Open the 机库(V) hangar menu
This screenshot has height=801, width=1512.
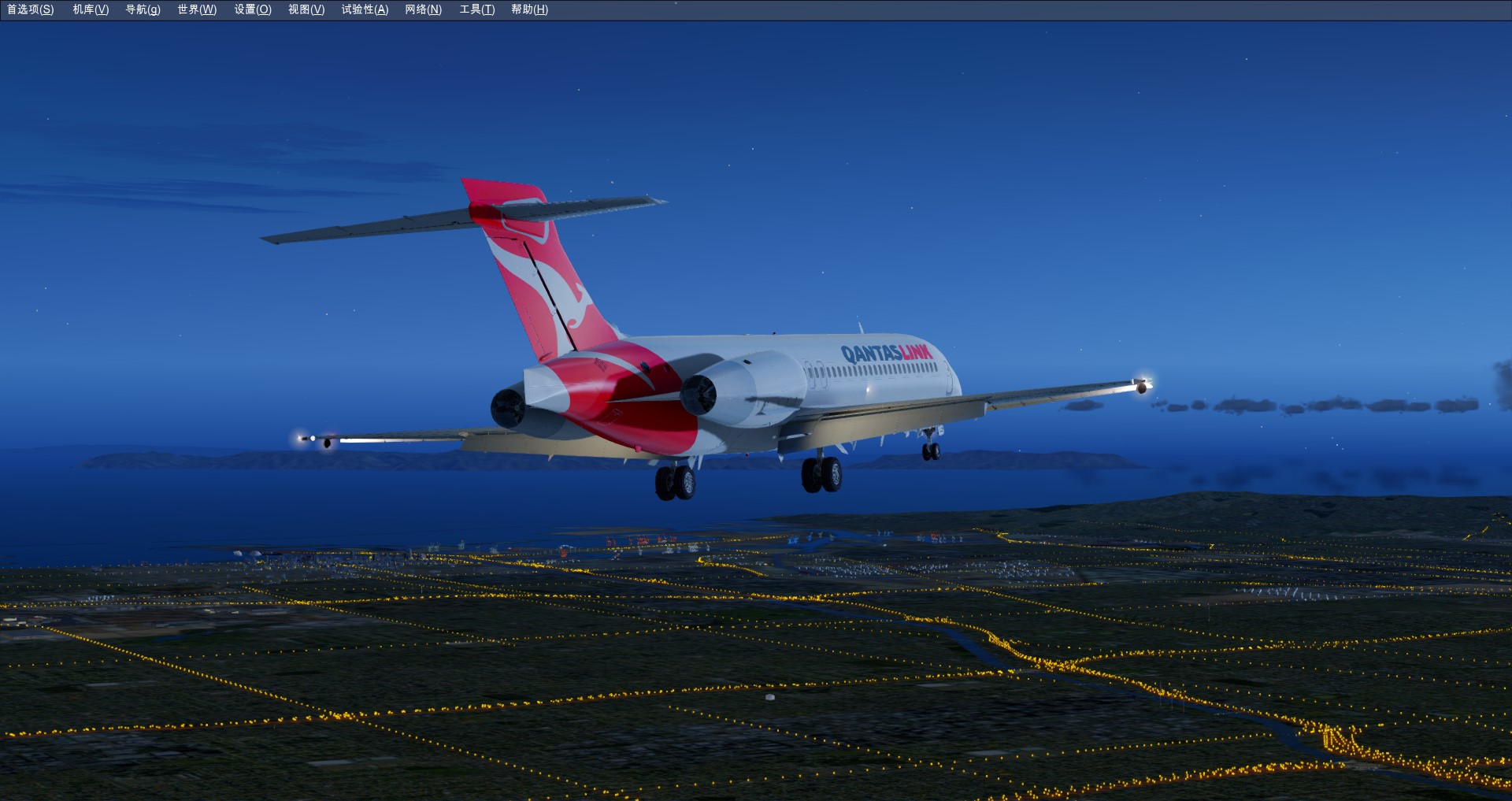pos(91,9)
